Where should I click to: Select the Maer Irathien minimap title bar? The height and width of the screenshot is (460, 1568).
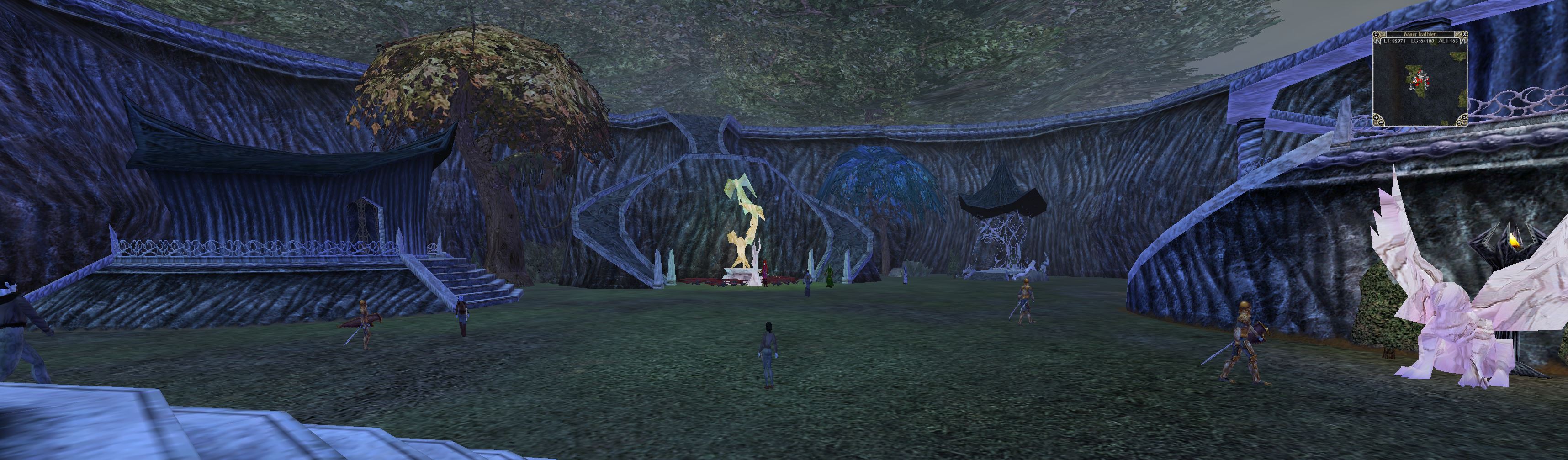(x=1421, y=35)
